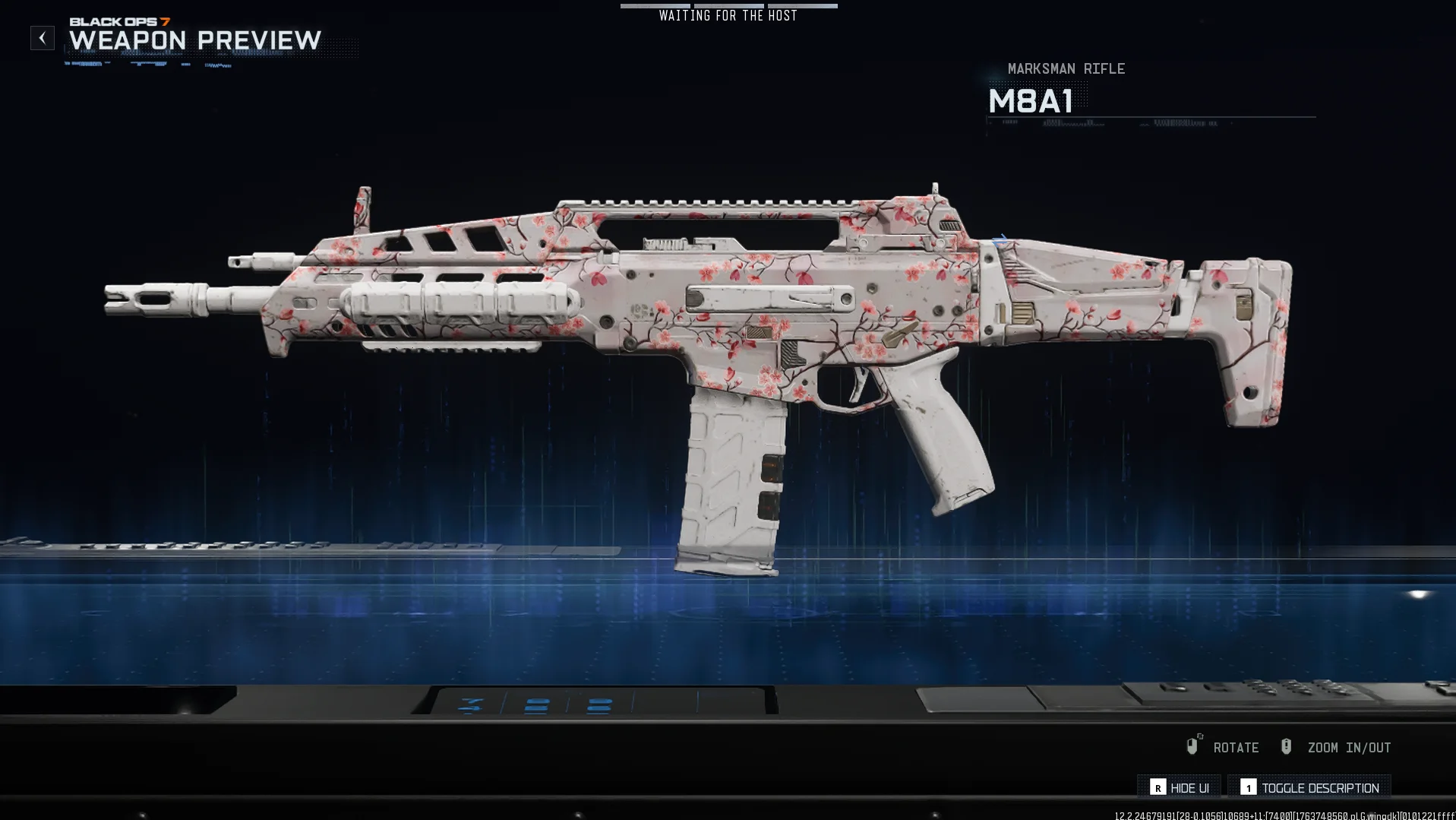This screenshot has width=1456, height=820.
Task: Hide the interface using HIDE UI
Action: [1189, 788]
